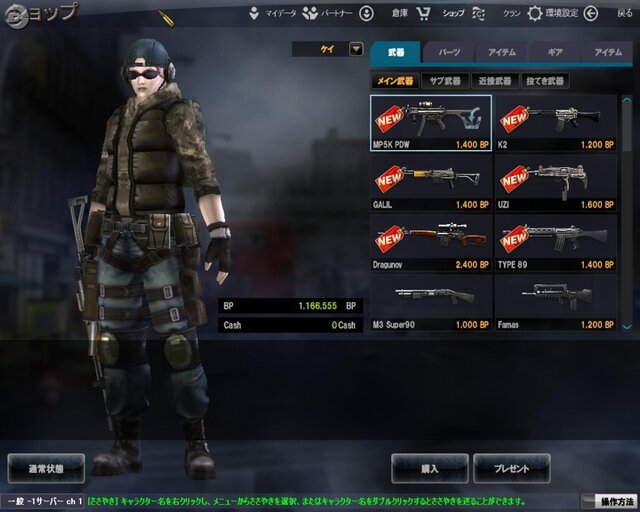640x512 pixels.
Task: Click the 購入 (Purchase) button
Action: [429, 467]
